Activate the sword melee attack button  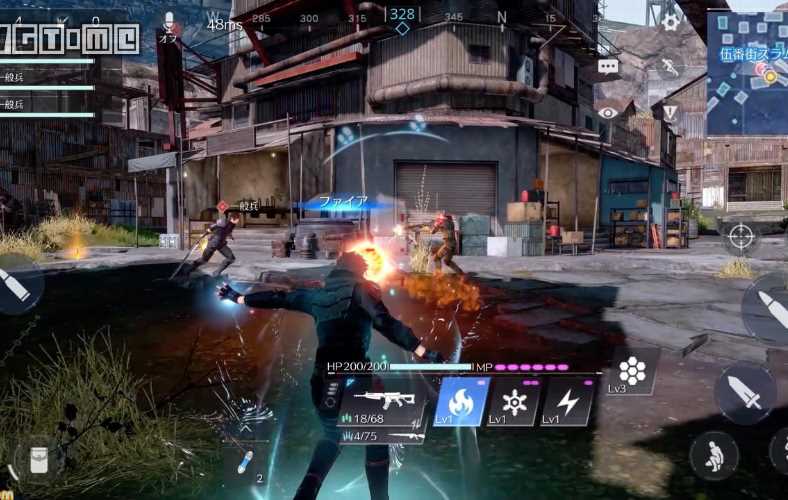[x=745, y=392]
